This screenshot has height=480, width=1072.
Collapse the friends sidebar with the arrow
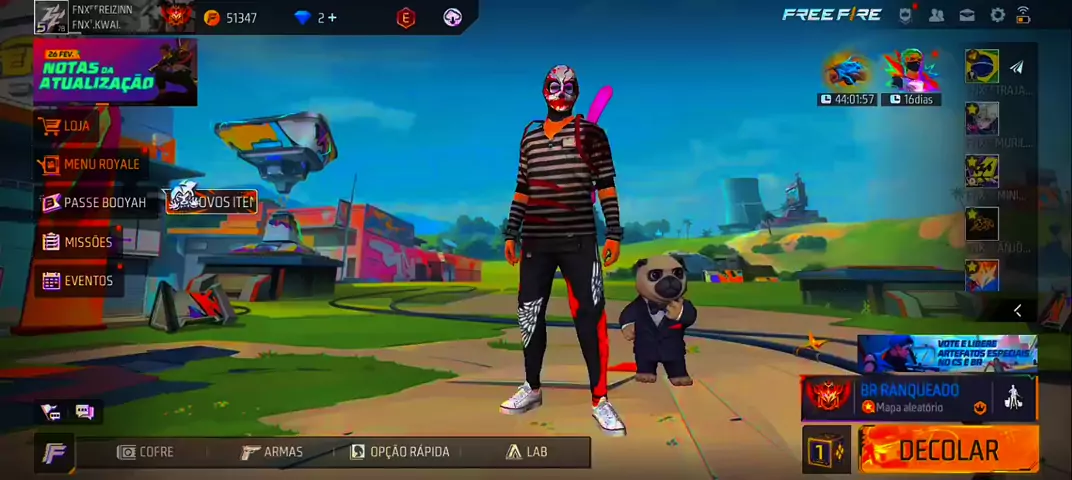click(x=1017, y=311)
